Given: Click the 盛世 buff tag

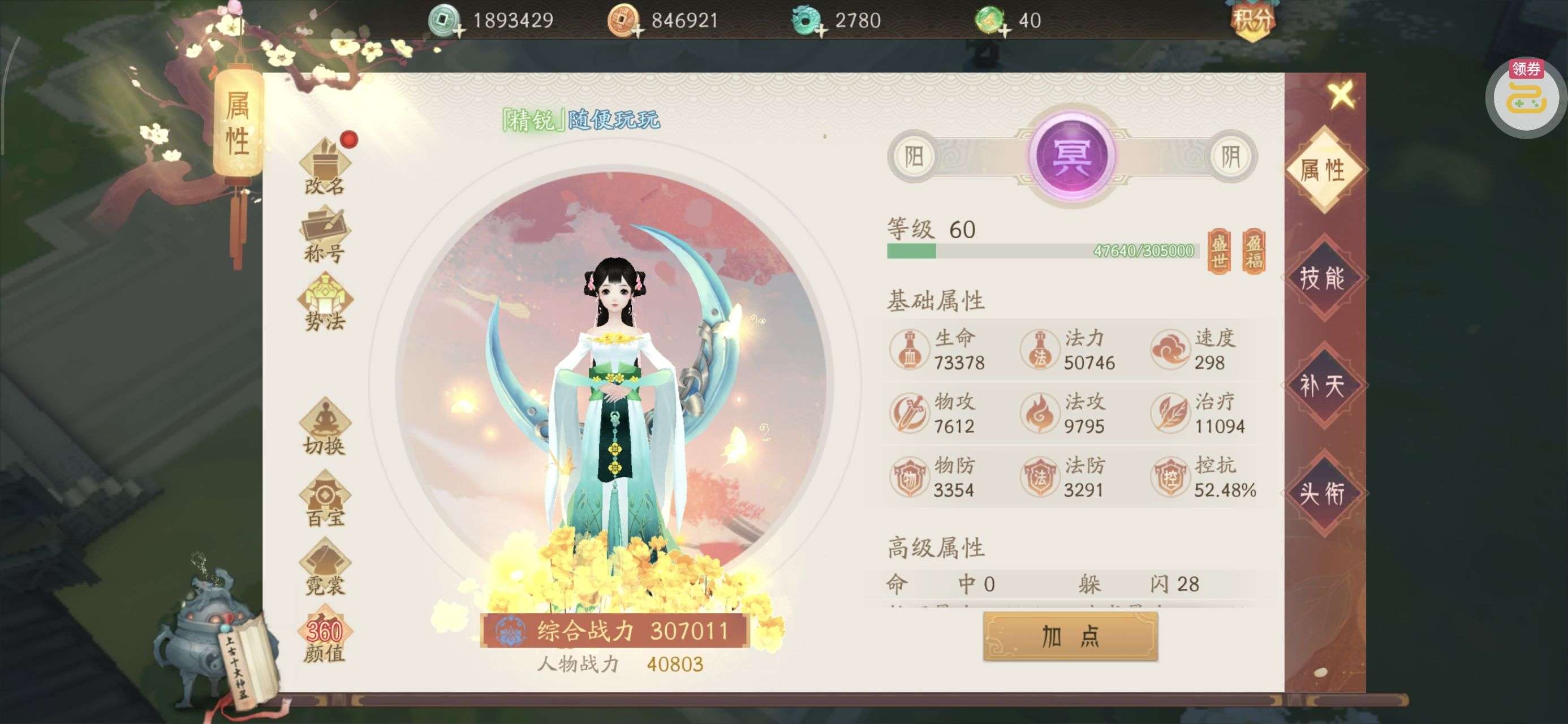Looking at the screenshot, I should pos(1218,252).
